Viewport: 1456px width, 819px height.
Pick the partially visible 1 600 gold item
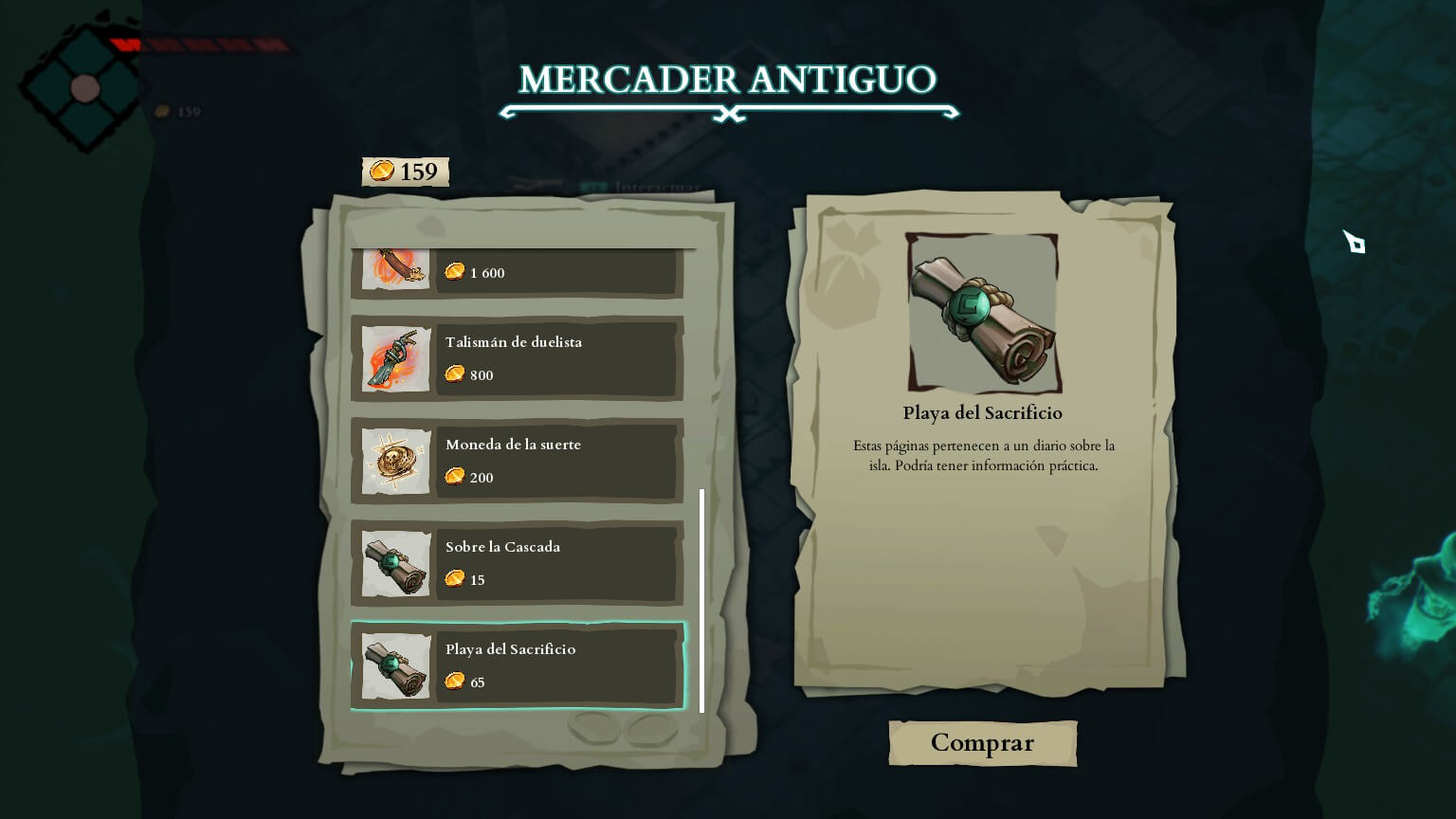[518, 272]
